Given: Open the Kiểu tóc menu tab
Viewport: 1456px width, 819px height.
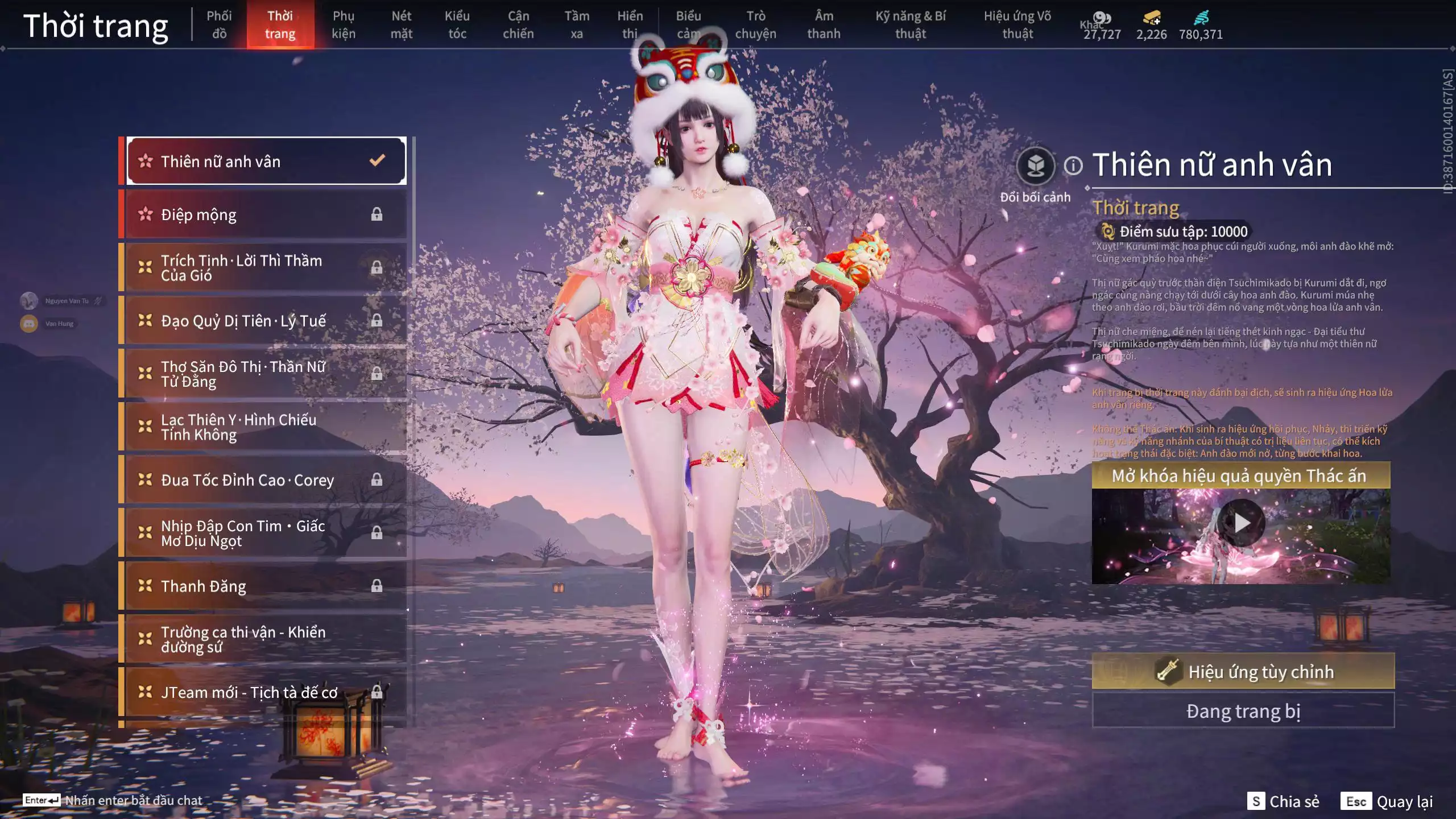Looking at the screenshot, I should pos(457,24).
